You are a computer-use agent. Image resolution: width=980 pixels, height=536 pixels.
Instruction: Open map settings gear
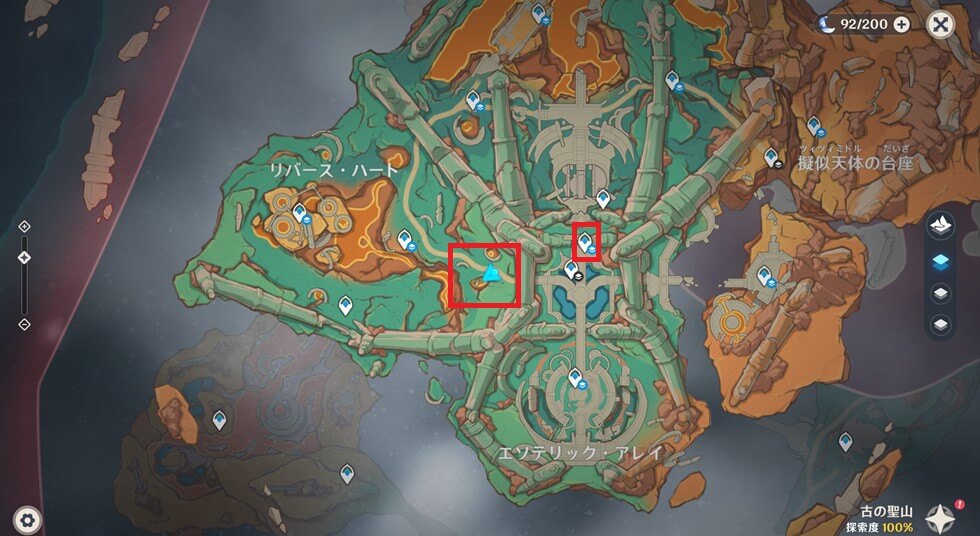[x=27, y=519]
